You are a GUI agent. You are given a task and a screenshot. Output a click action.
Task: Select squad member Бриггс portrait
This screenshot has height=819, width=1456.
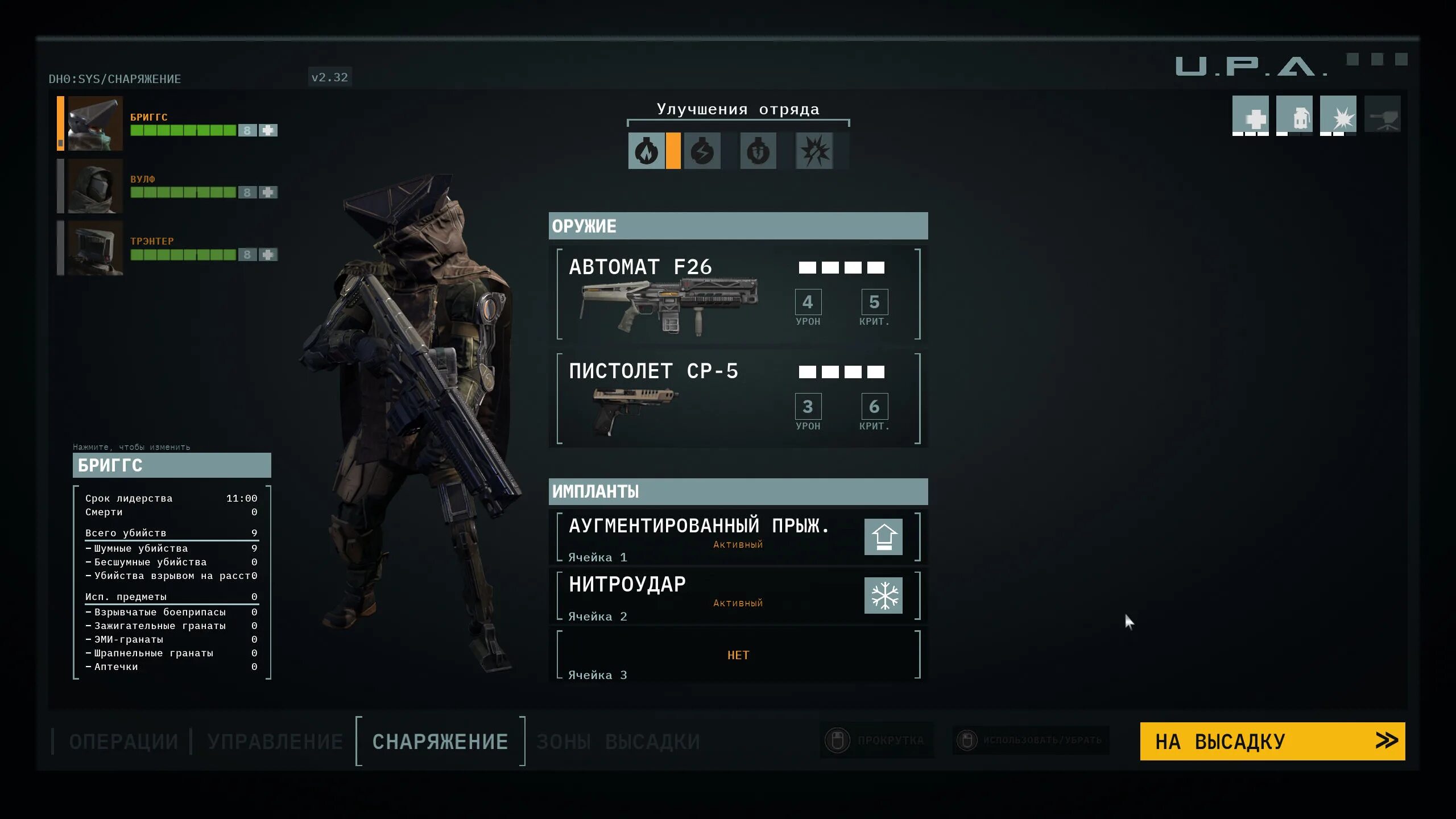(95, 123)
